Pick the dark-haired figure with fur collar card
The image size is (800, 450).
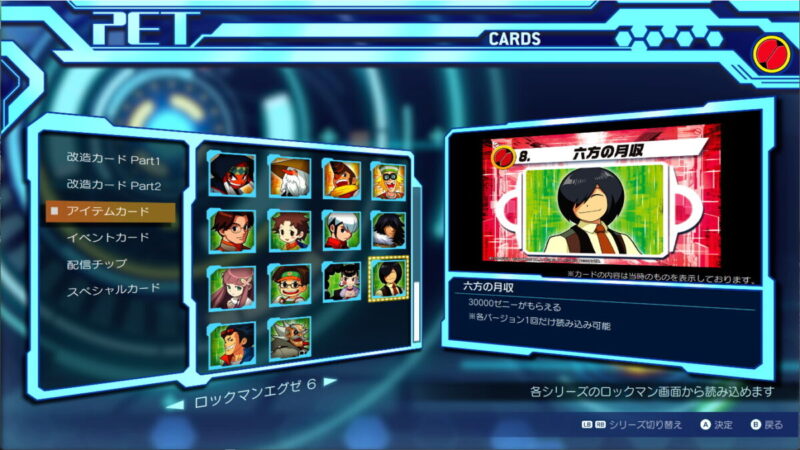(x=390, y=230)
